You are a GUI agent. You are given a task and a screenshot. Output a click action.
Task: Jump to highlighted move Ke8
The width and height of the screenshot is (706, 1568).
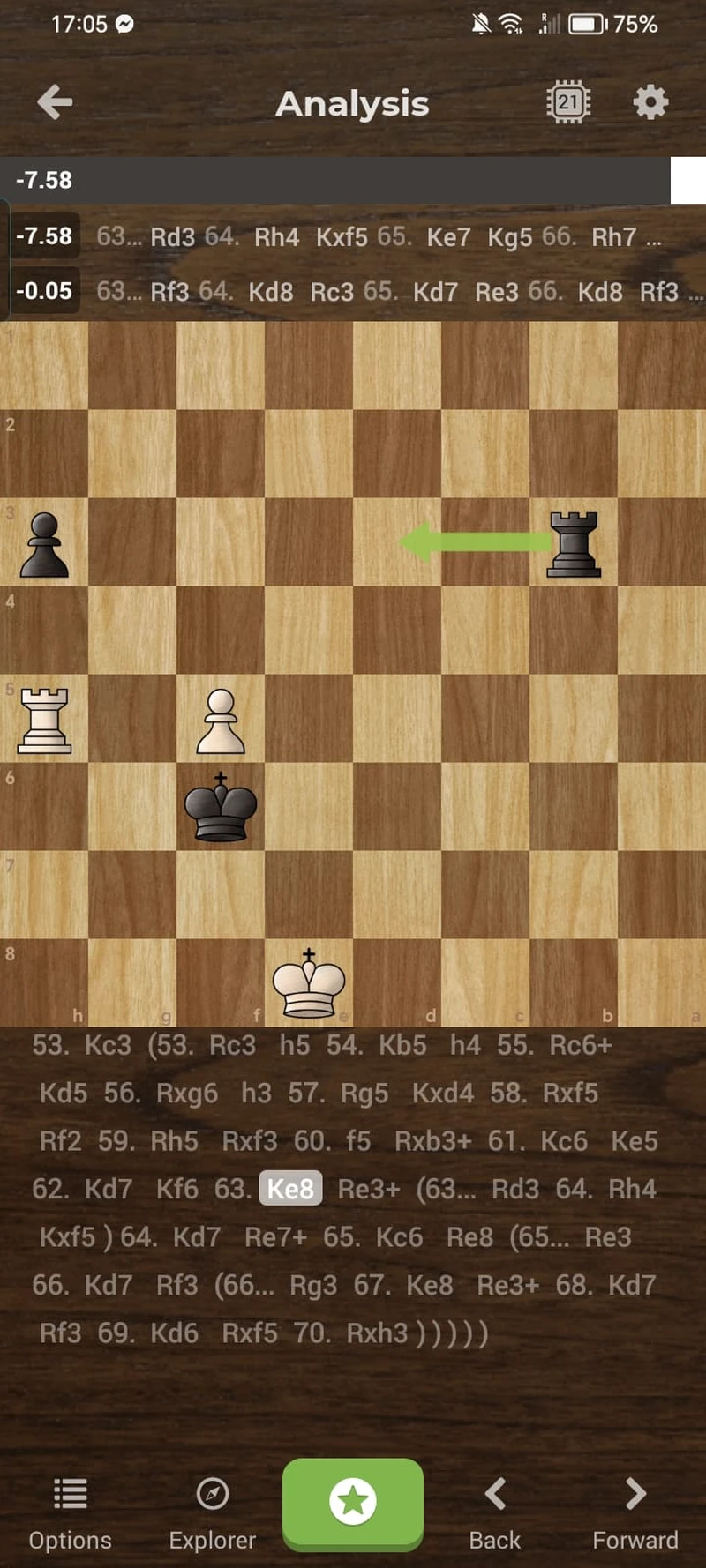tap(290, 1189)
